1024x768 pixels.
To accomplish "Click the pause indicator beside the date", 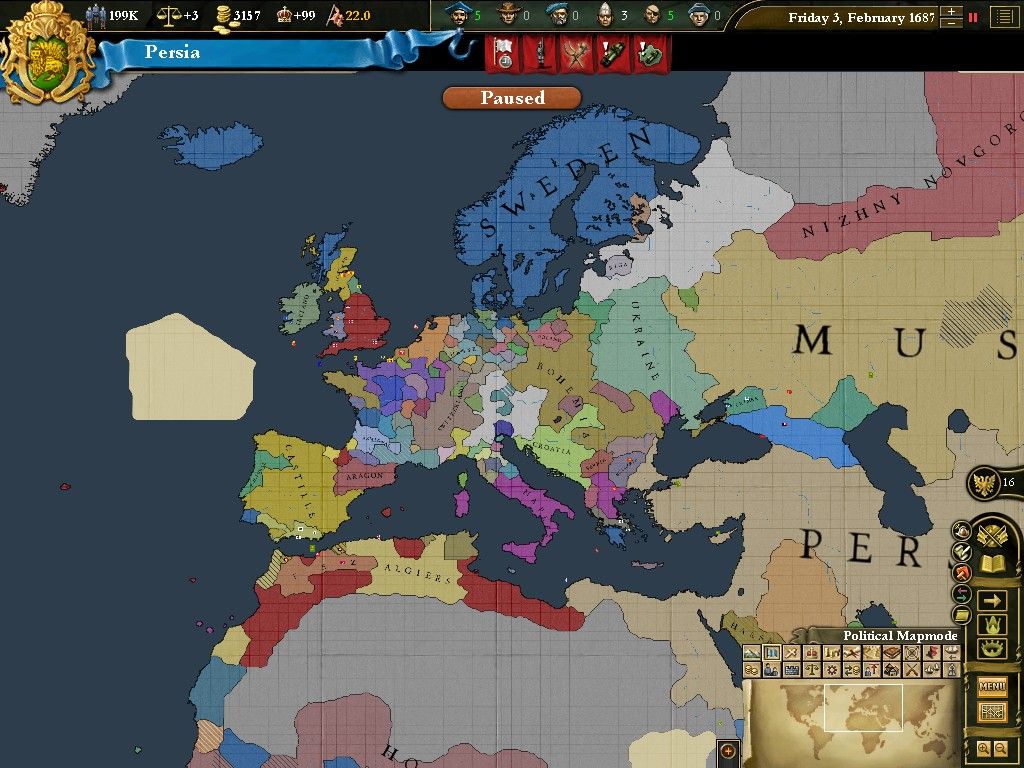I will click(x=972, y=17).
